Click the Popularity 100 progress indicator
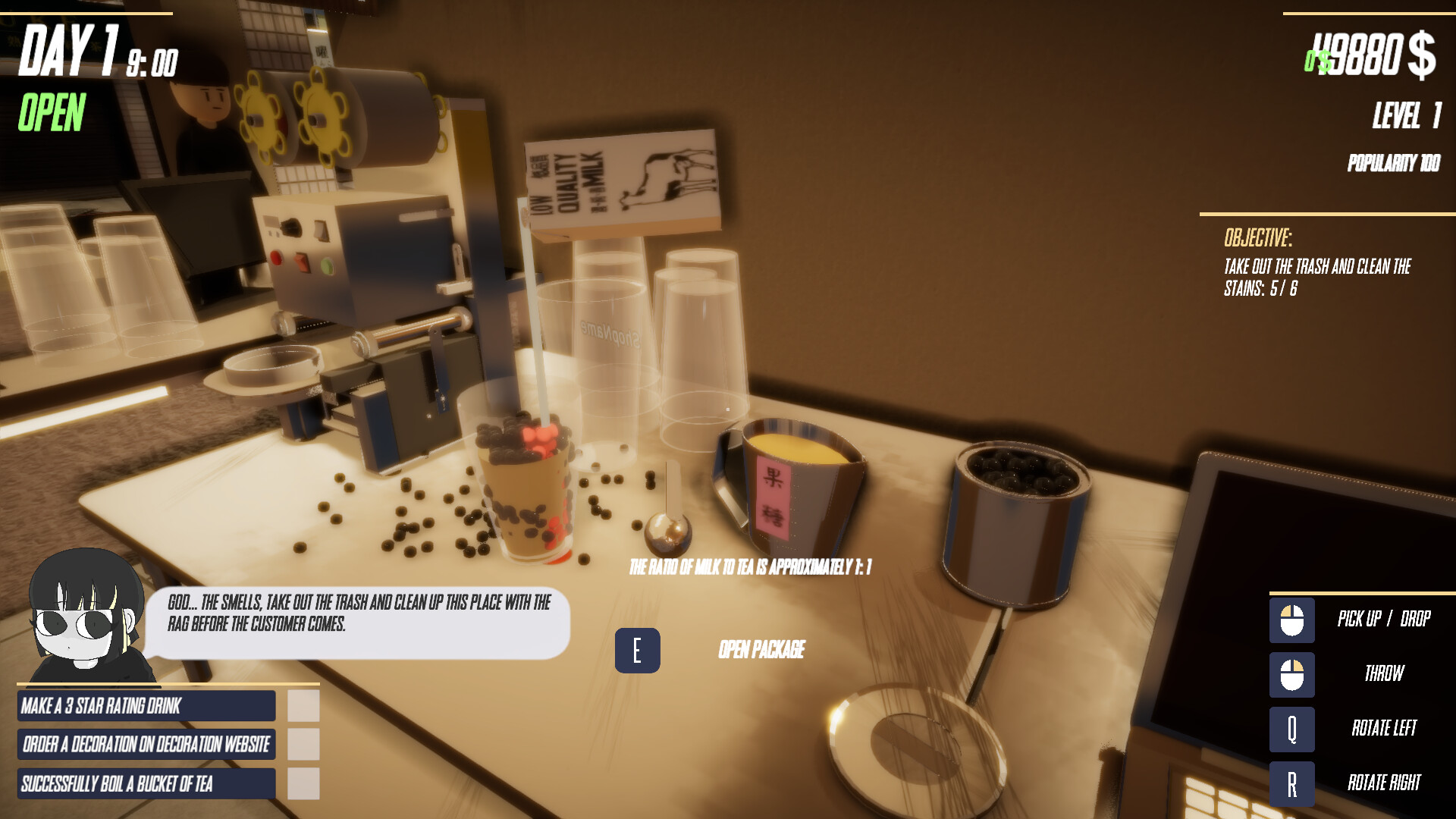This screenshot has height=819, width=1456. tap(1394, 164)
